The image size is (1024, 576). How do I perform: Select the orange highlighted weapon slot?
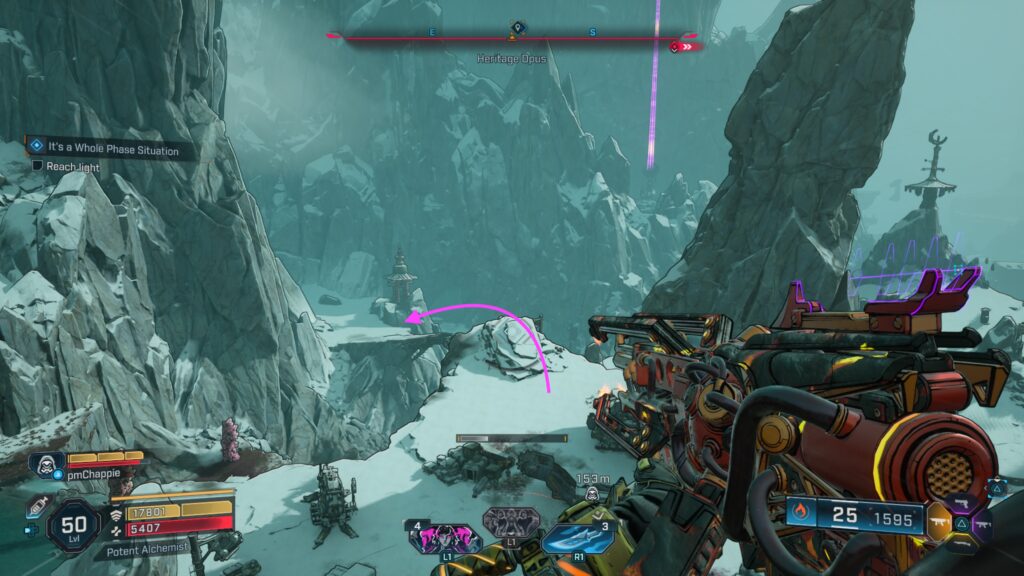click(939, 522)
